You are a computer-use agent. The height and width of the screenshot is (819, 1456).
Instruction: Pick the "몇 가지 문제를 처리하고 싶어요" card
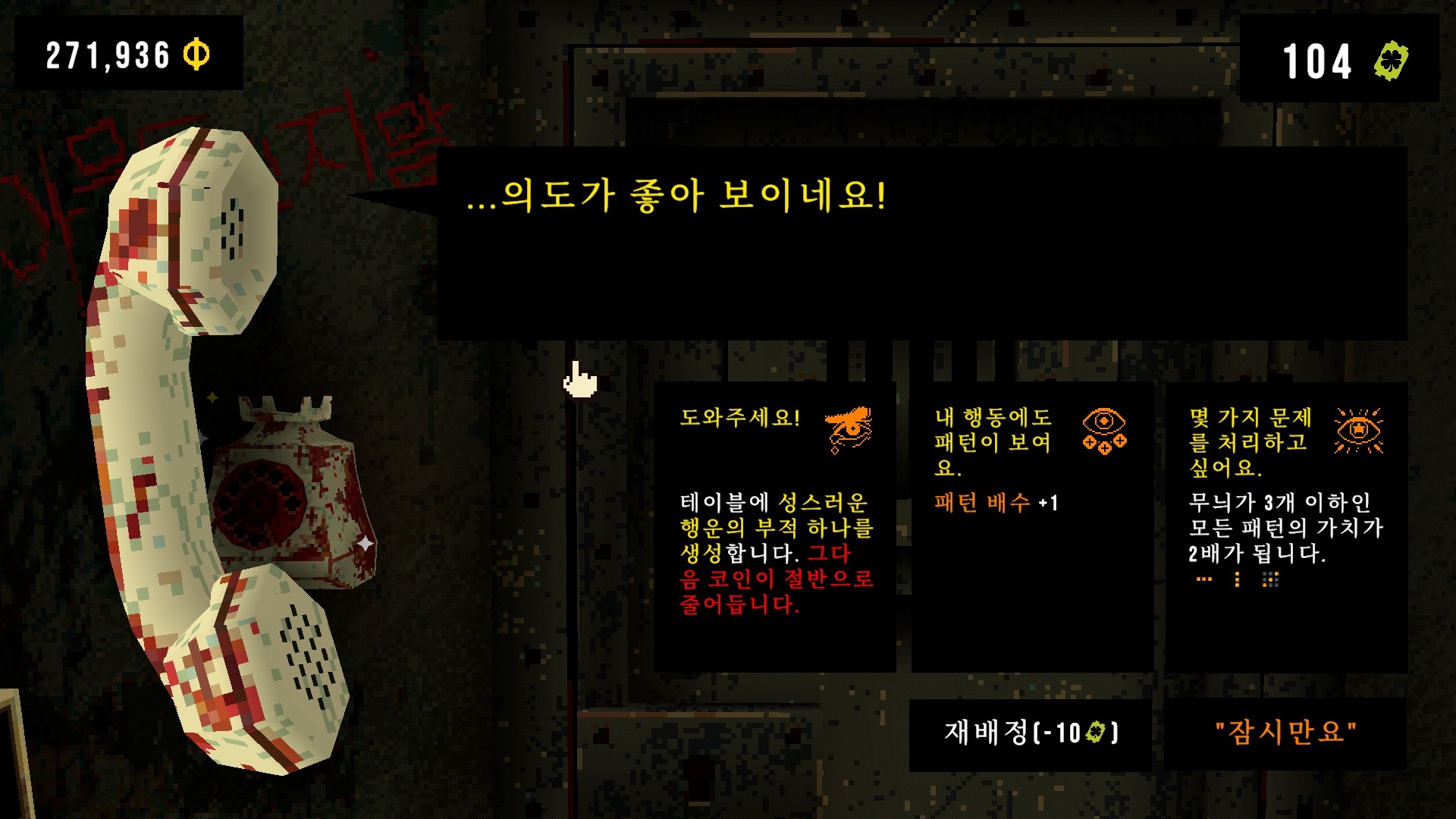(1286, 526)
